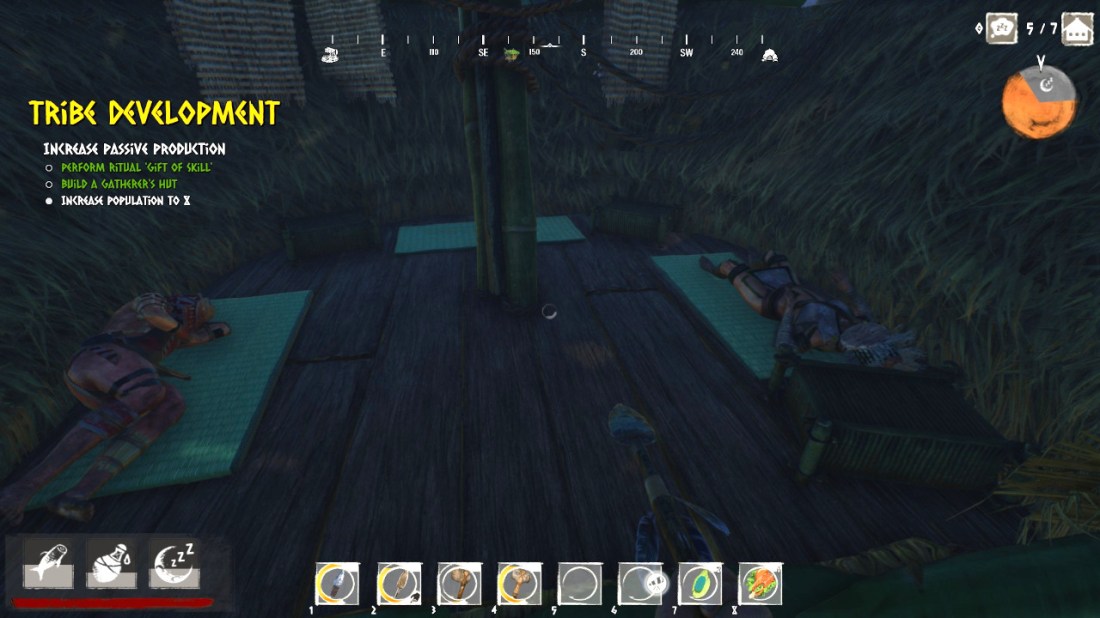Click the fish hunger status icon
Viewport: 1100px width, 618px height.
click(48, 565)
